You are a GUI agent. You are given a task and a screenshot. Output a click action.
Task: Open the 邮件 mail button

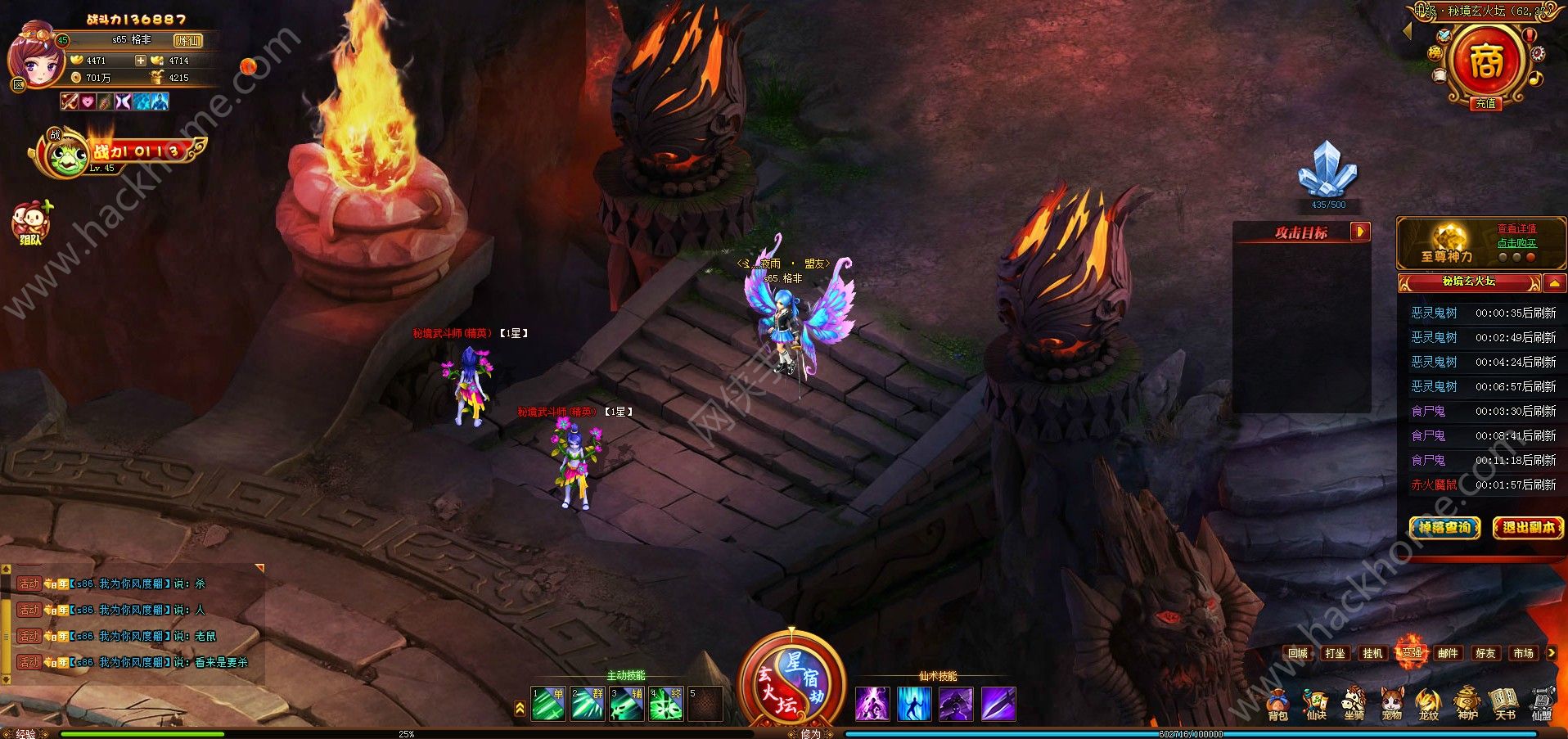coord(1448,653)
